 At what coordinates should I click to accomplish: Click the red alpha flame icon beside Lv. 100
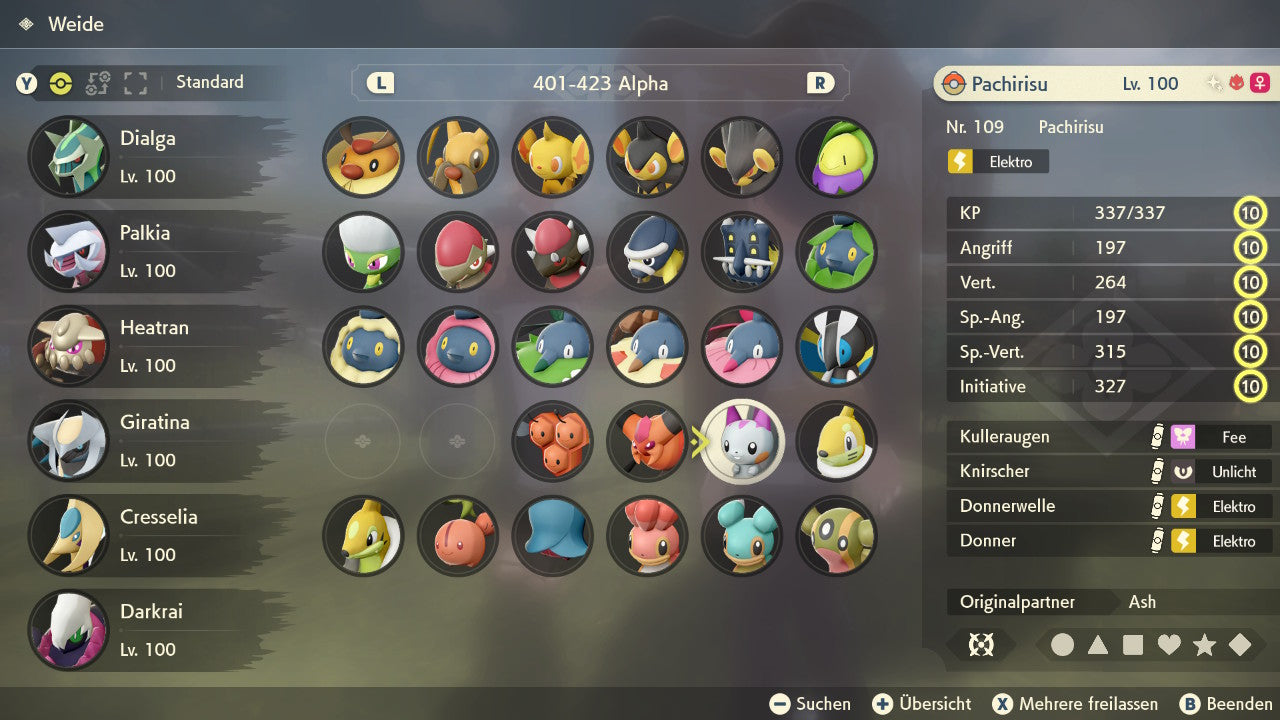[x=1236, y=82]
